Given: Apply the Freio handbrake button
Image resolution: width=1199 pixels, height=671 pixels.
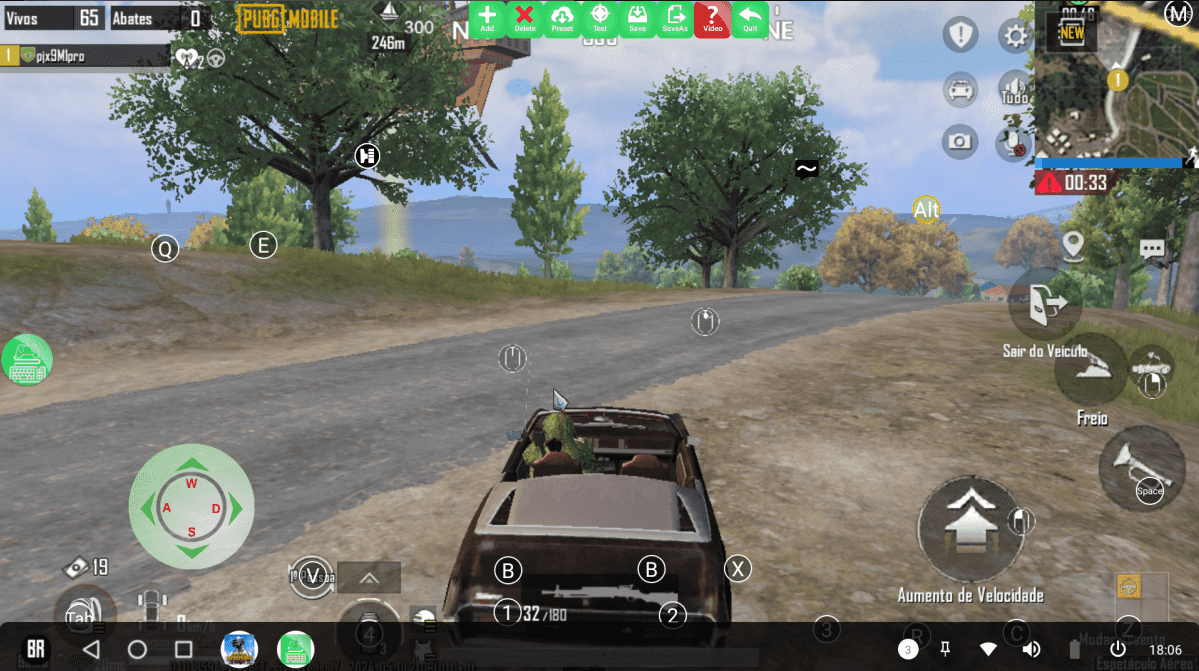Looking at the screenshot, I should 1091,369.
